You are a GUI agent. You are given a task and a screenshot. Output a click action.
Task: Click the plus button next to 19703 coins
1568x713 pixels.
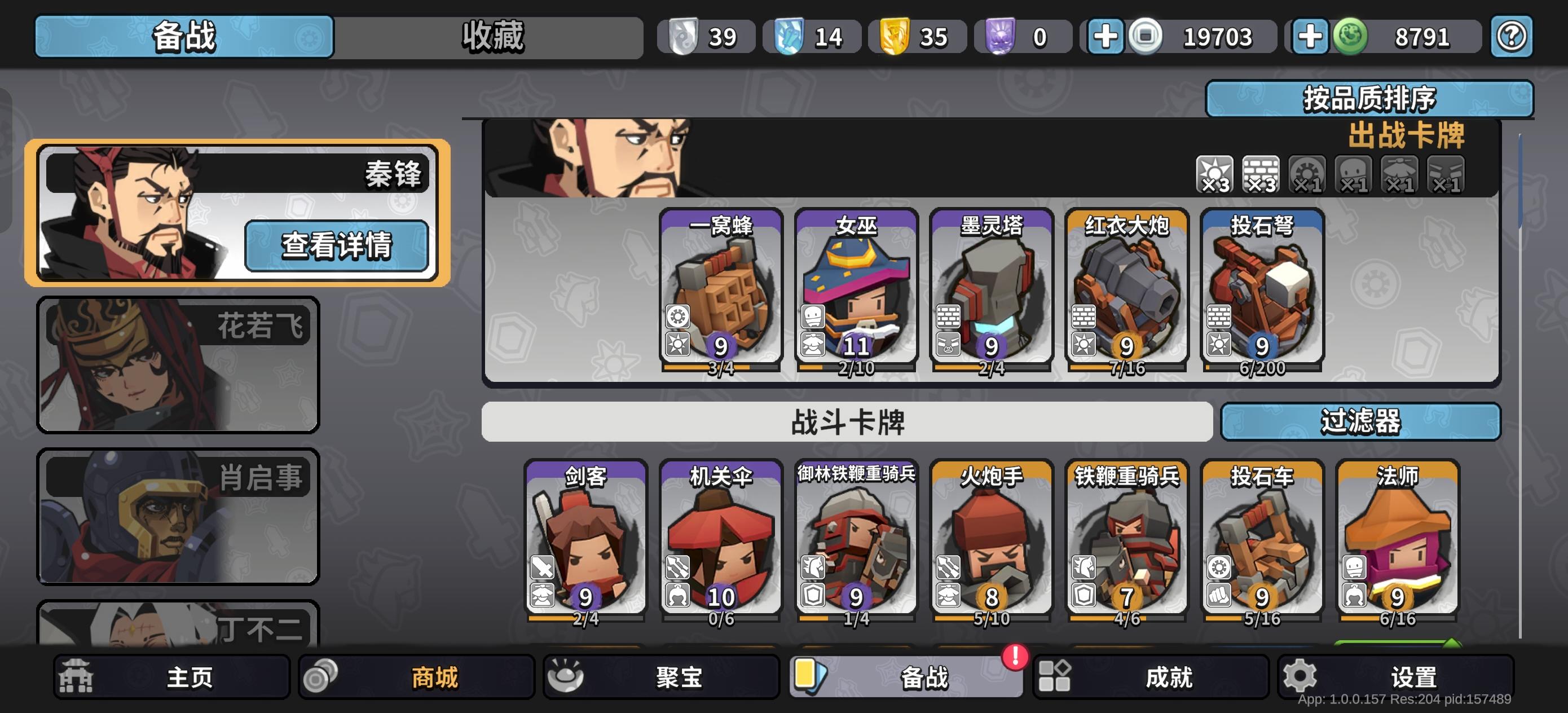(x=1106, y=36)
